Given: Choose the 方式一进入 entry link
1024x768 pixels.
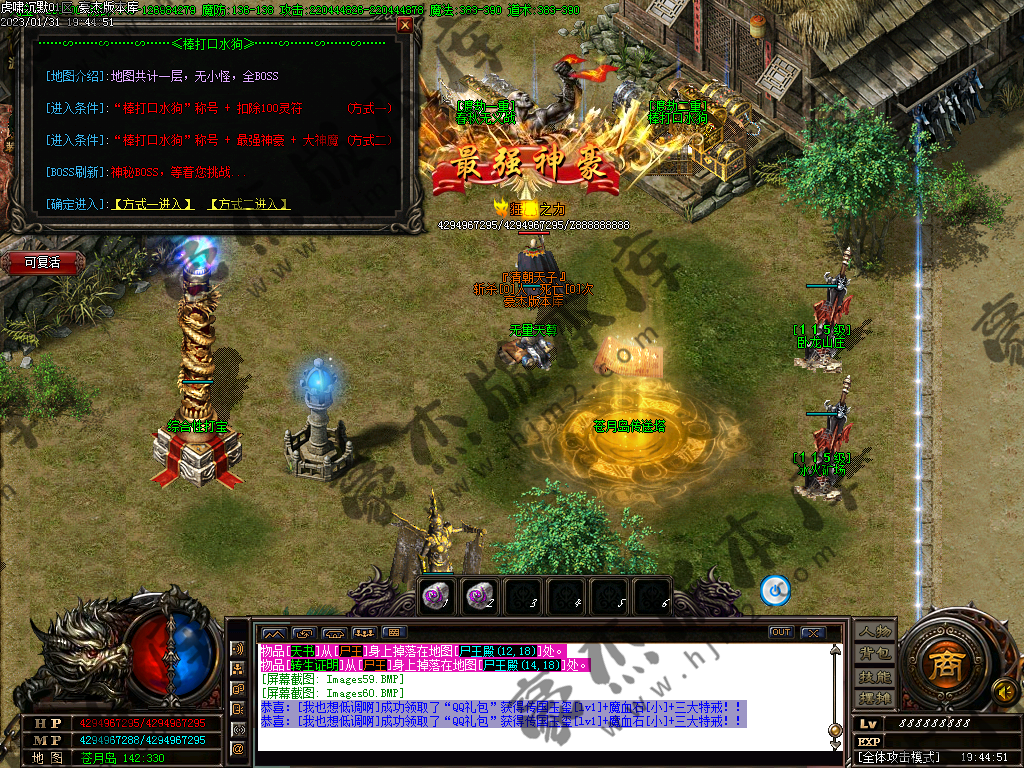Looking at the screenshot, I should point(152,204).
